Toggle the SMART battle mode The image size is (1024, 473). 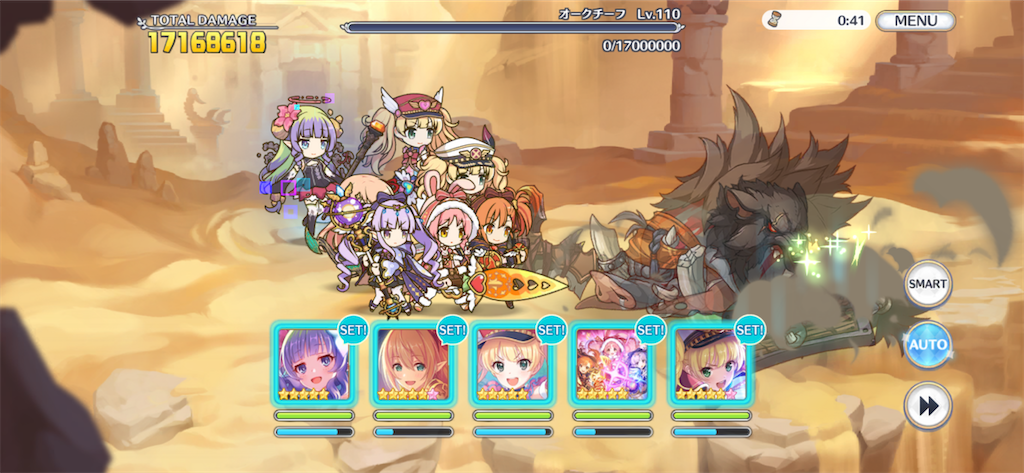coord(927,284)
